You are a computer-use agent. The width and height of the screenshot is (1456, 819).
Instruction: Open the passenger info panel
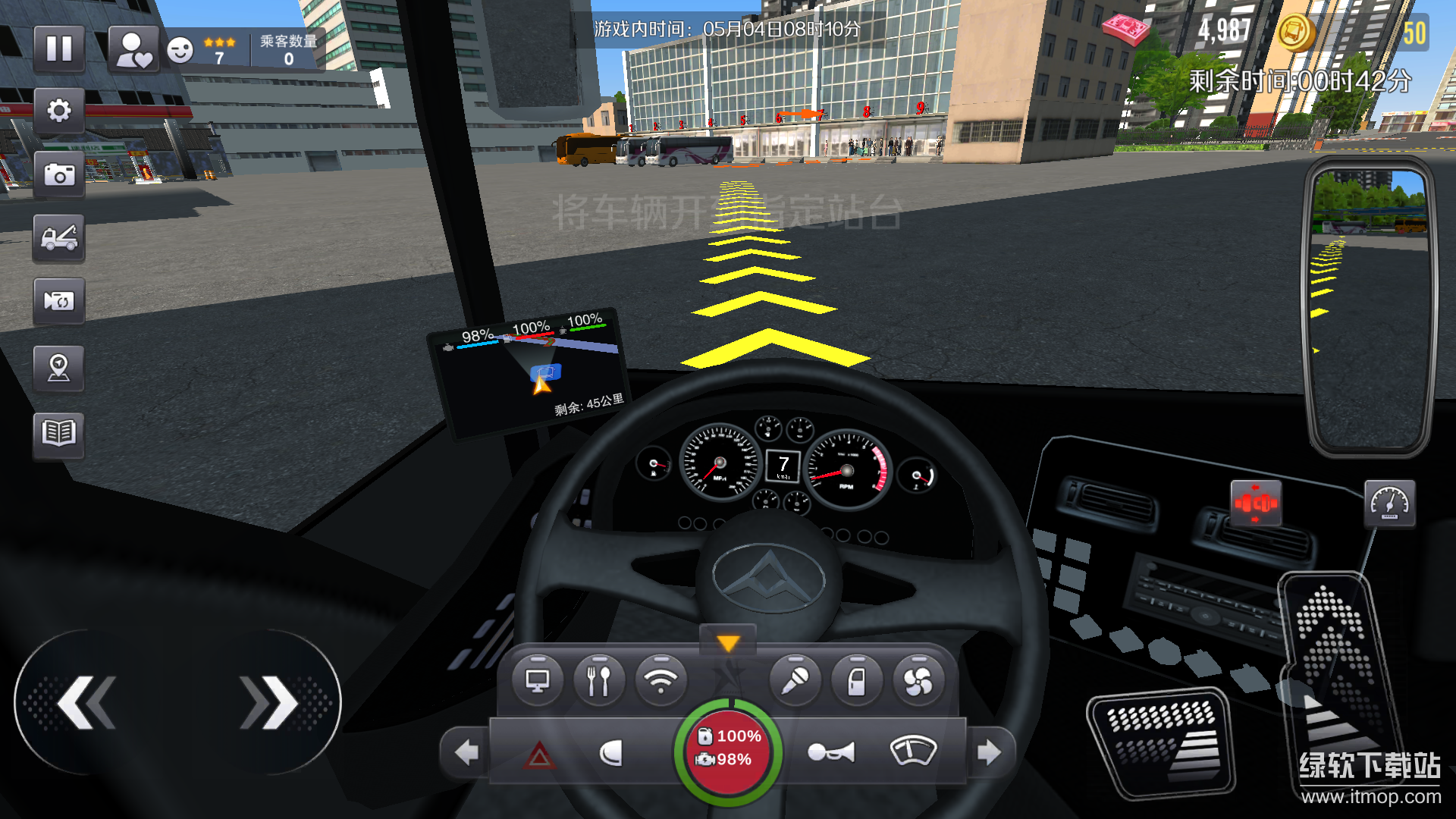click(134, 49)
